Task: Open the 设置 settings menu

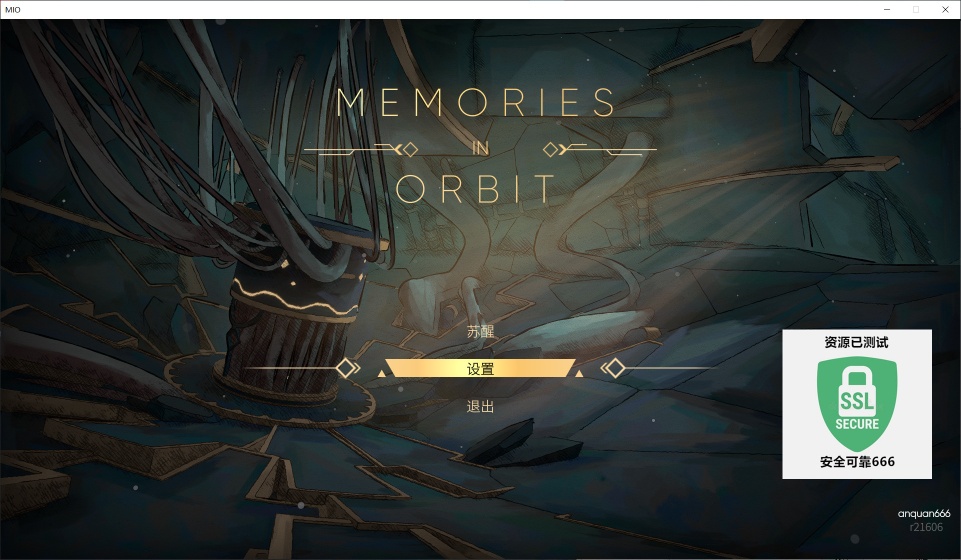Action: click(480, 369)
